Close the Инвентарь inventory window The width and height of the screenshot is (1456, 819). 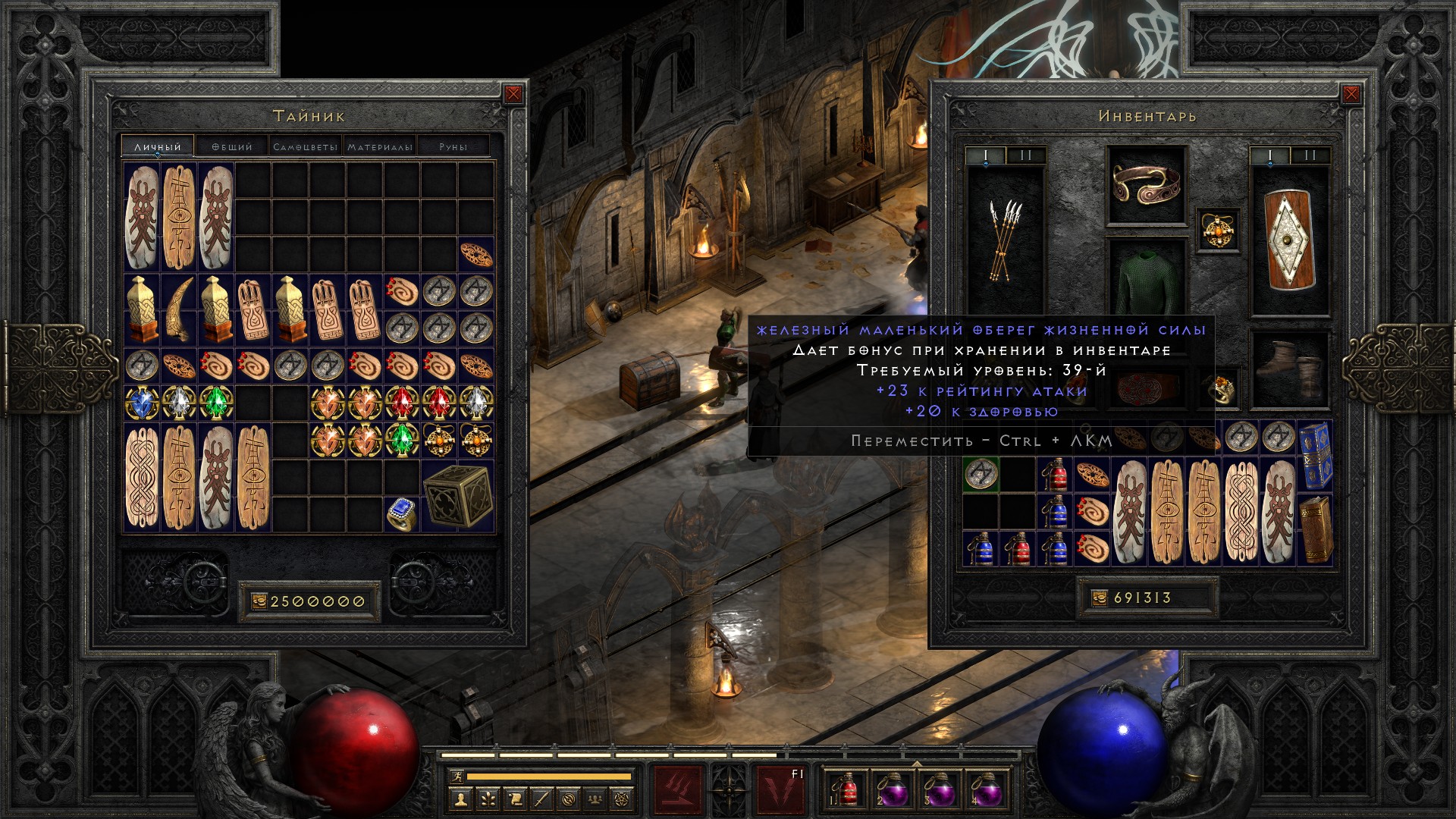pyautogui.click(x=1351, y=94)
